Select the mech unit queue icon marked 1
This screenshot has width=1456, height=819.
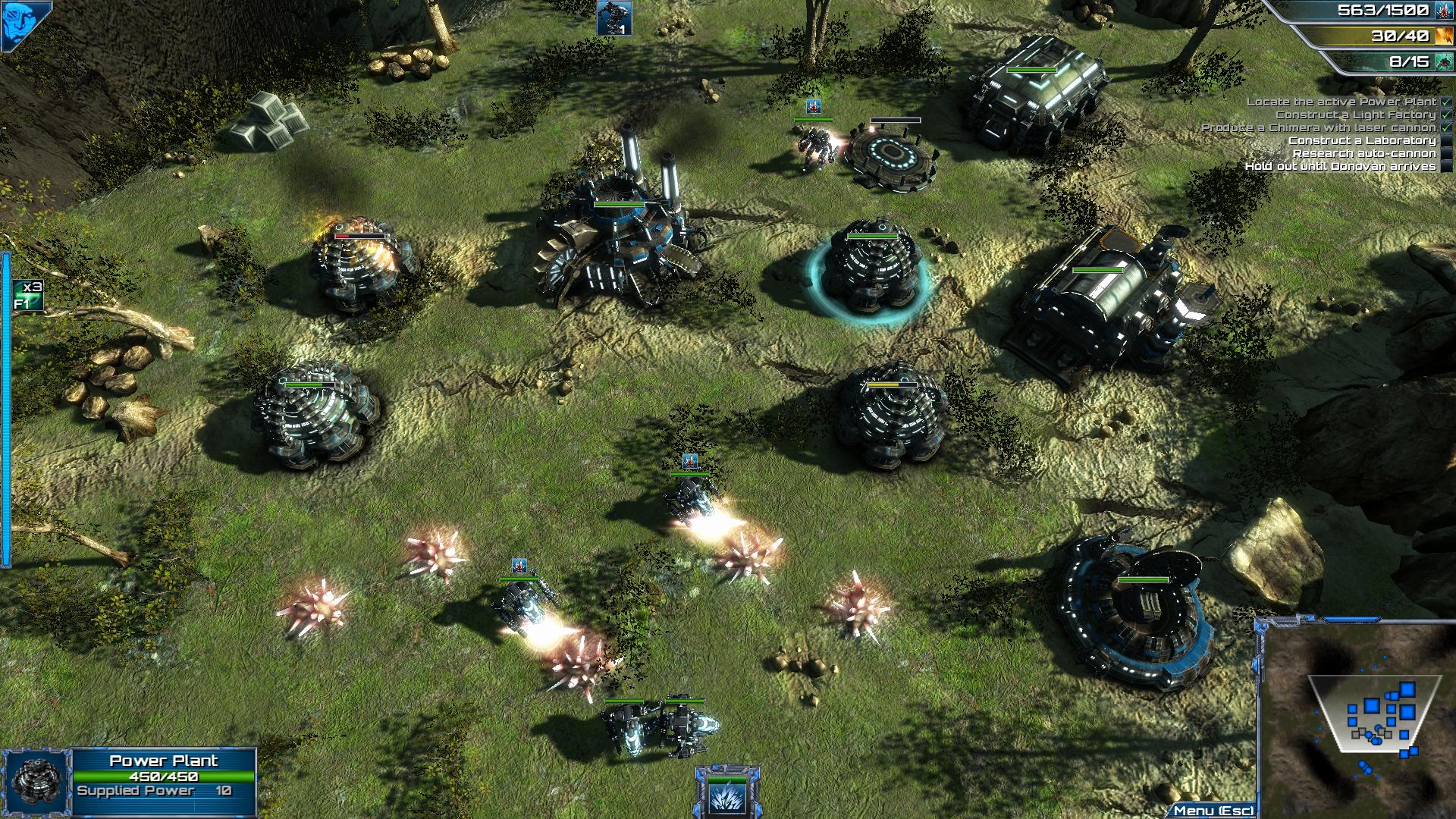[x=613, y=18]
